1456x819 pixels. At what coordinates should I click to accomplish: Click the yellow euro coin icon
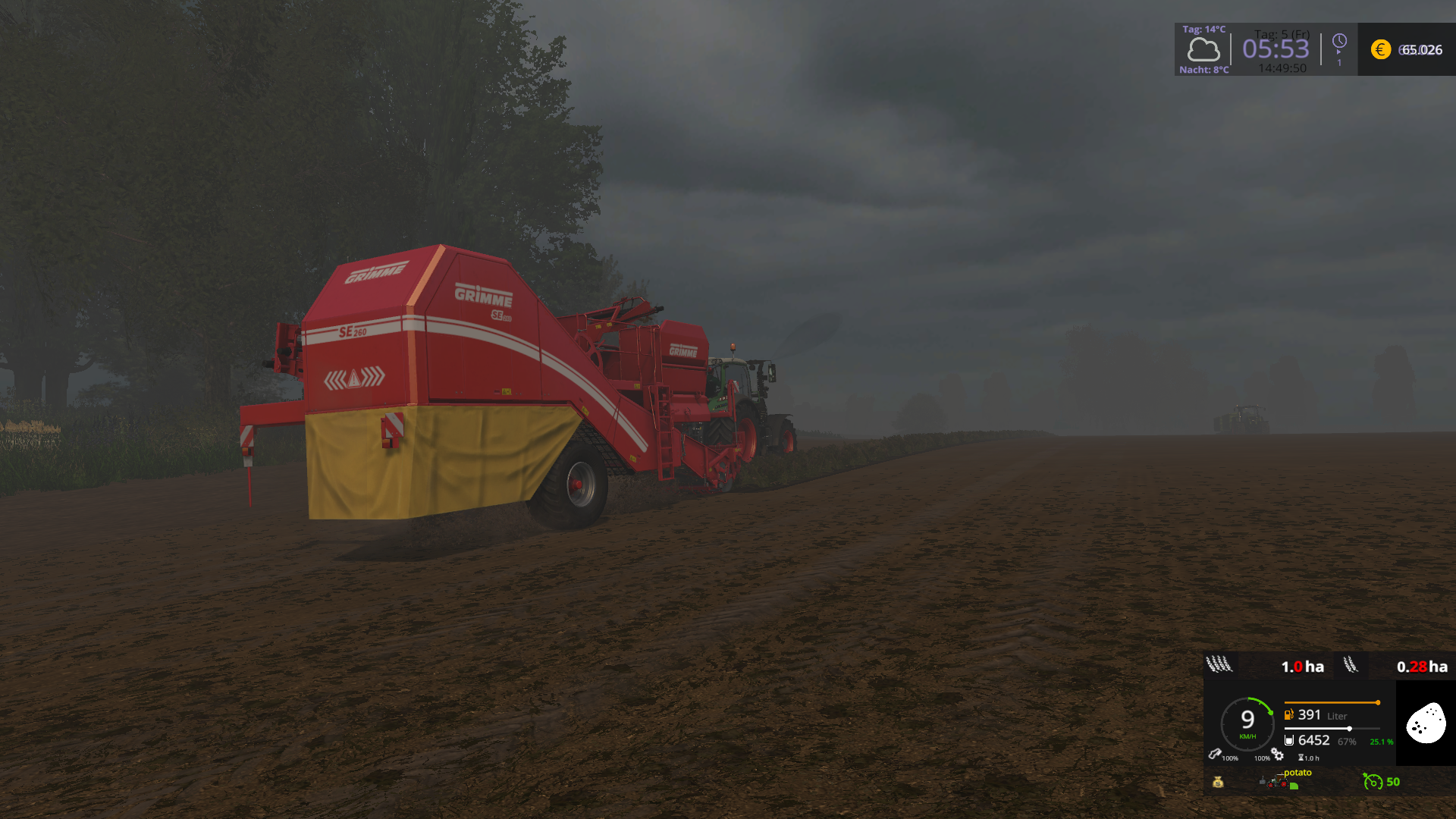[x=1380, y=50]
